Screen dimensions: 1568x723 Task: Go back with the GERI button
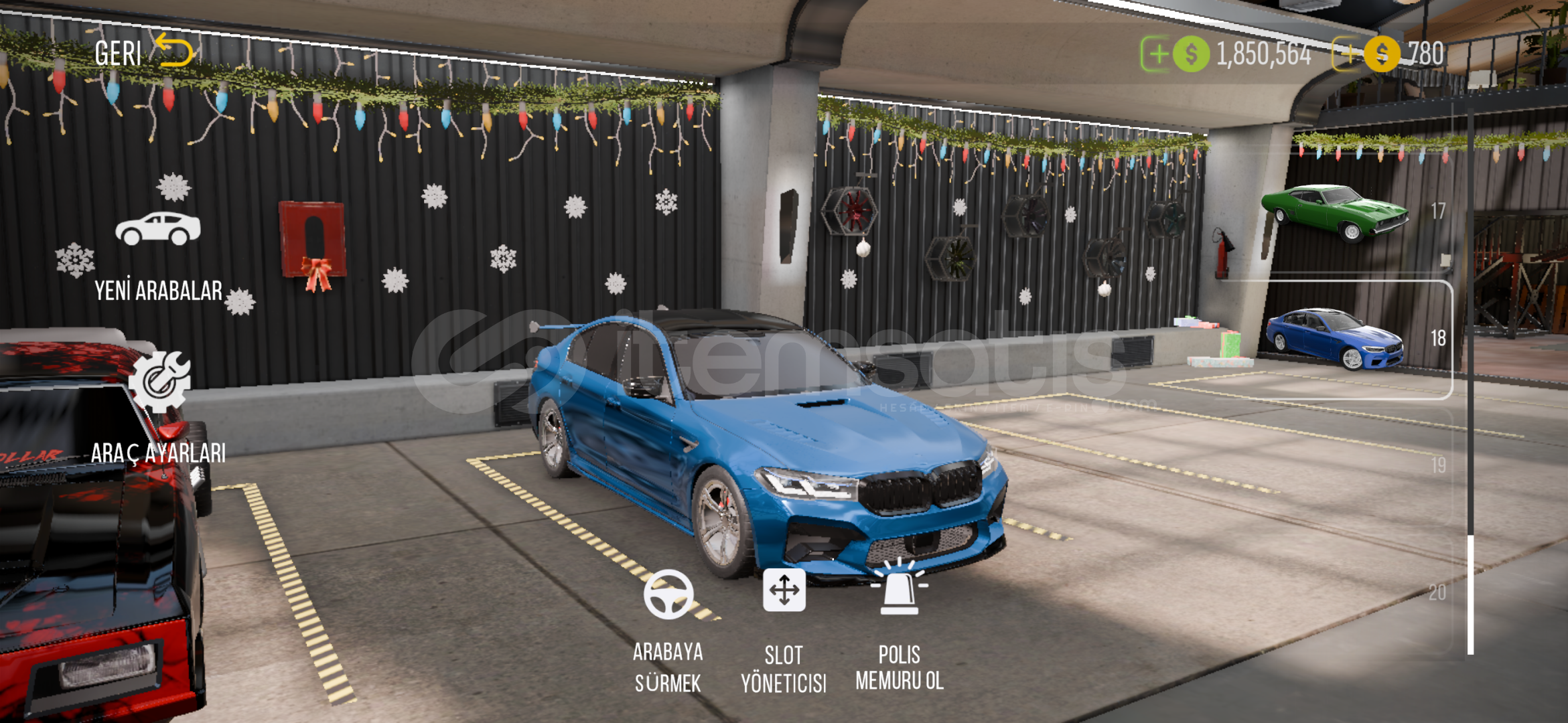point(143,52)
